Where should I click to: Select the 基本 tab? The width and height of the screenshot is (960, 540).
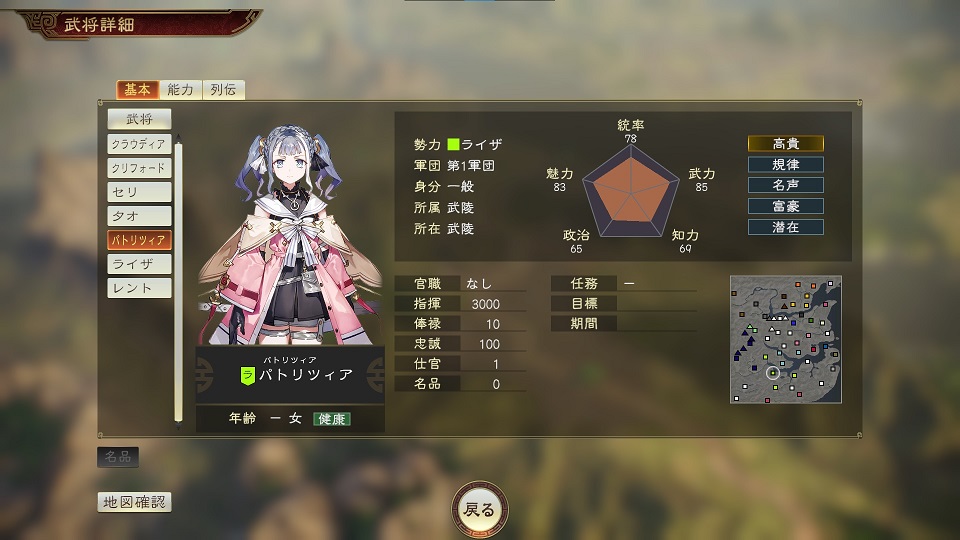click(138, 90)
